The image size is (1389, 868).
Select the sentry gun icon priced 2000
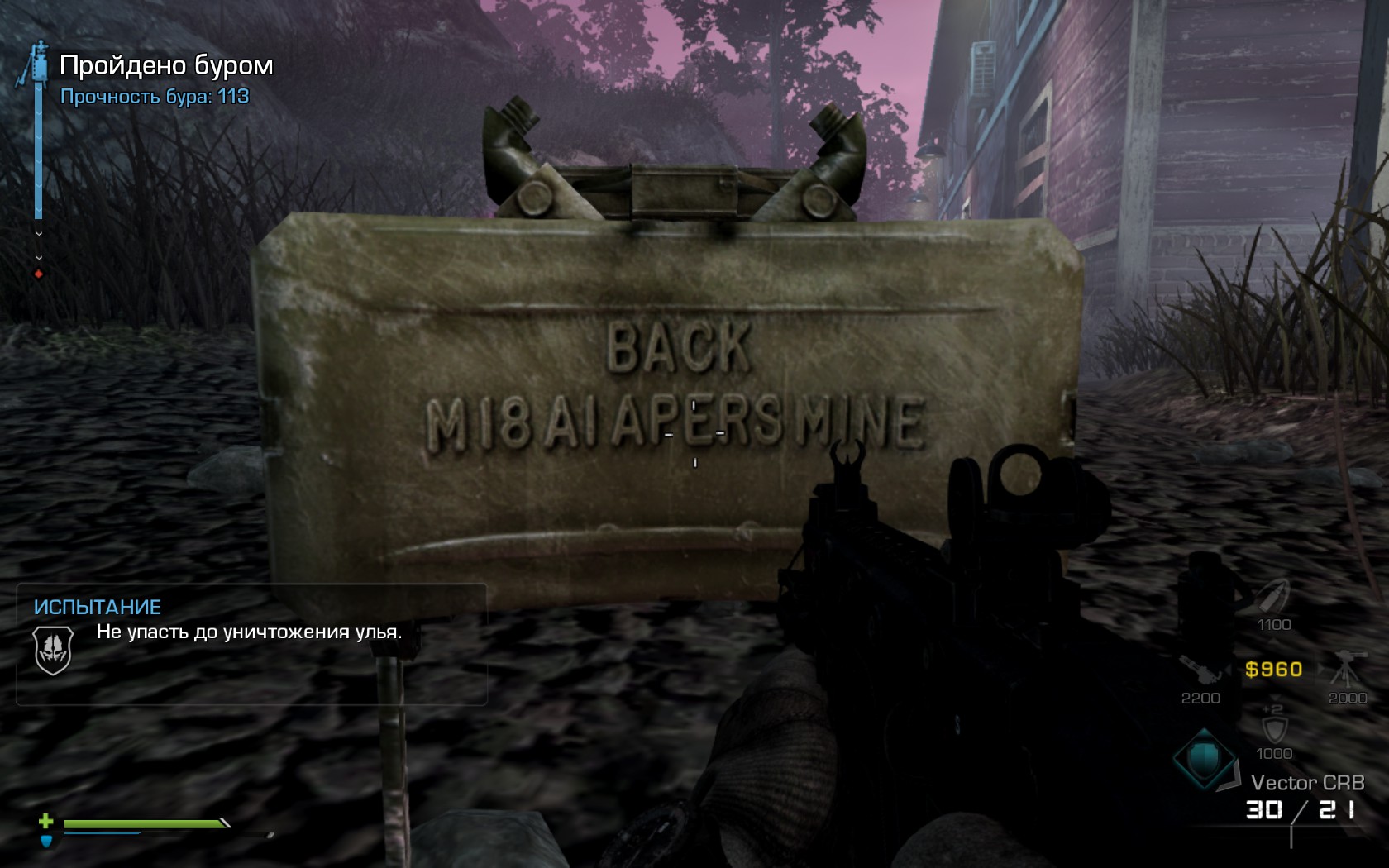[1346, 668]
